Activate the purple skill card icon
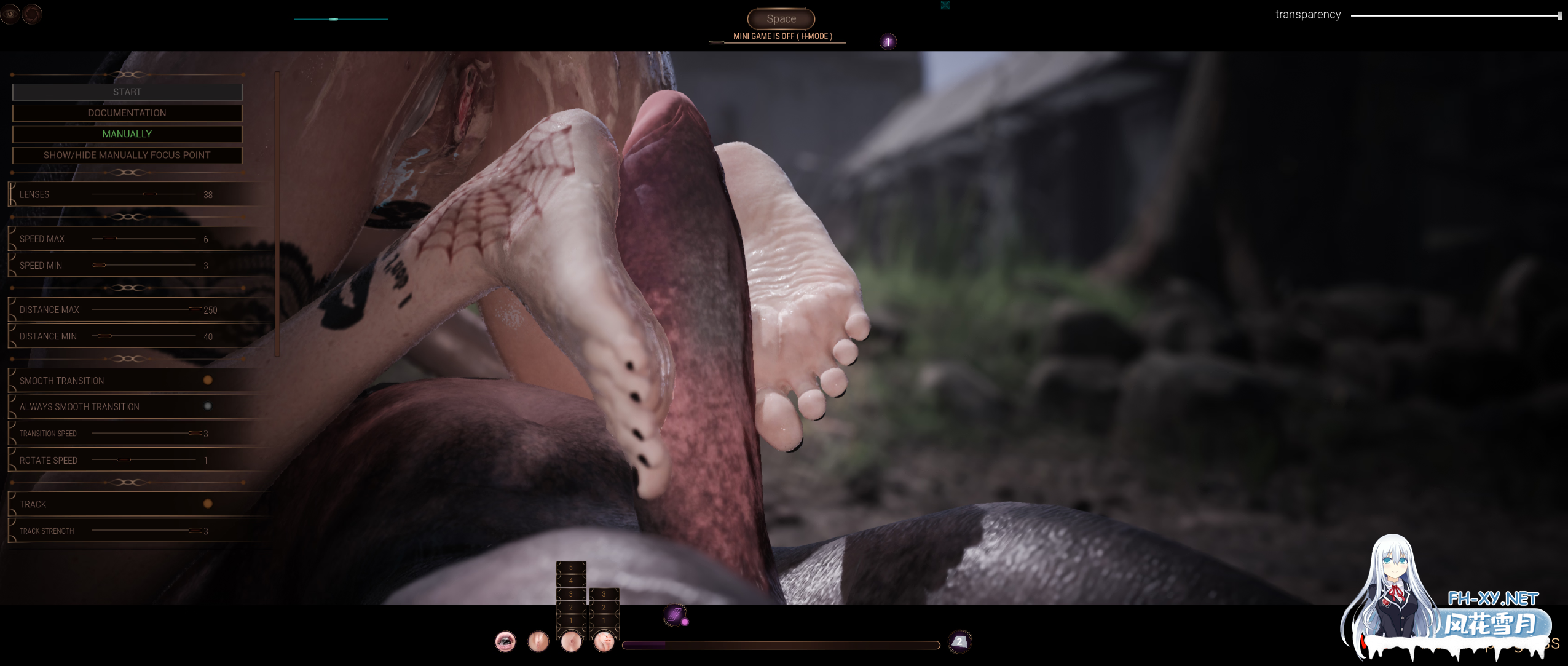Image resolution: width=1568 pixels, height=666 pixels. pyautogui.click(x=674, y=615)
